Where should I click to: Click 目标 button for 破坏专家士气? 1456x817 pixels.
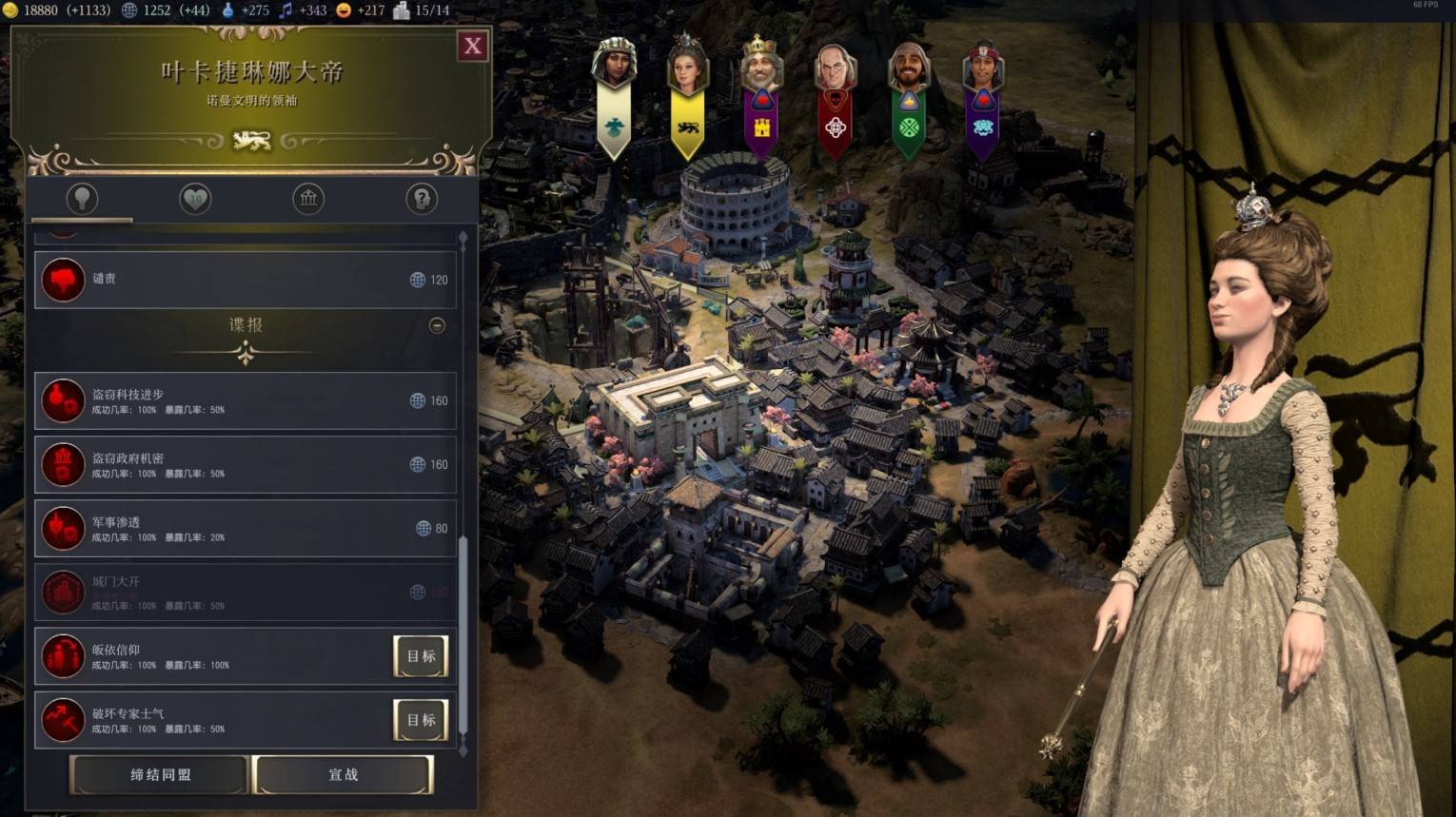tap(421, 720)
